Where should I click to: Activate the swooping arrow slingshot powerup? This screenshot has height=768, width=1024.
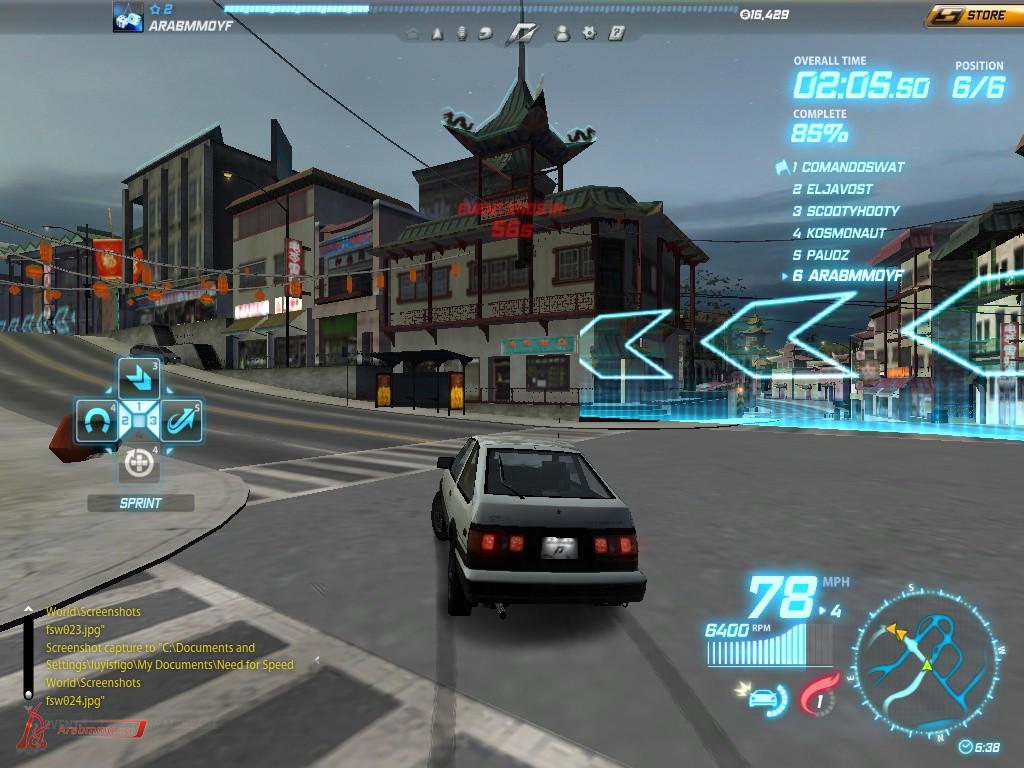tap(181, 421)
